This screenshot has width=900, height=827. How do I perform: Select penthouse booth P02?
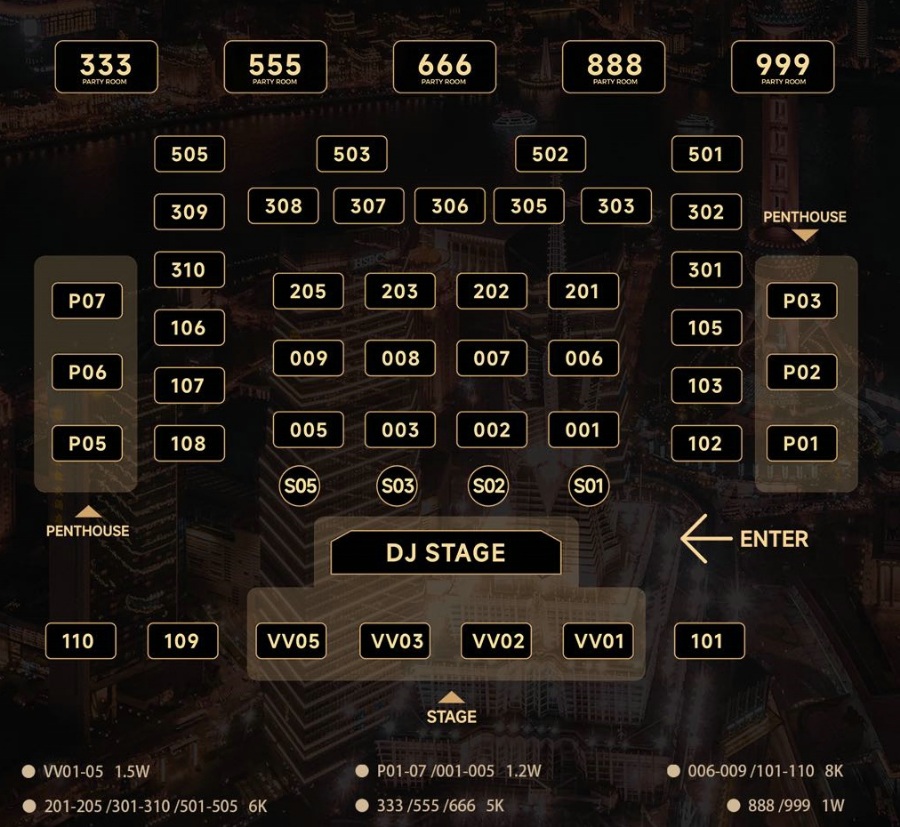pyautogui.click(x=802, y=372)
